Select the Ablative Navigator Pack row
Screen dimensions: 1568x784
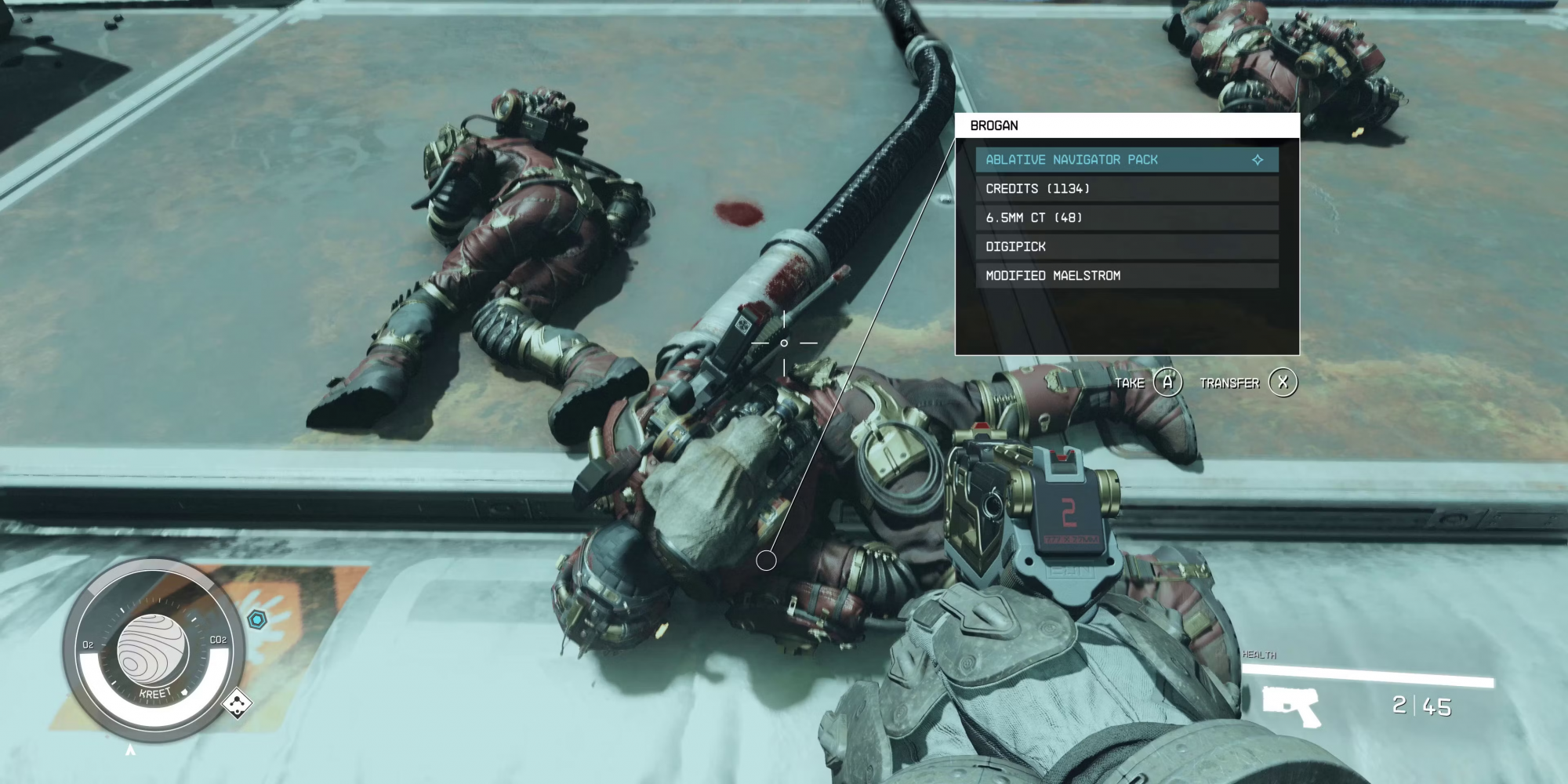1127,160
